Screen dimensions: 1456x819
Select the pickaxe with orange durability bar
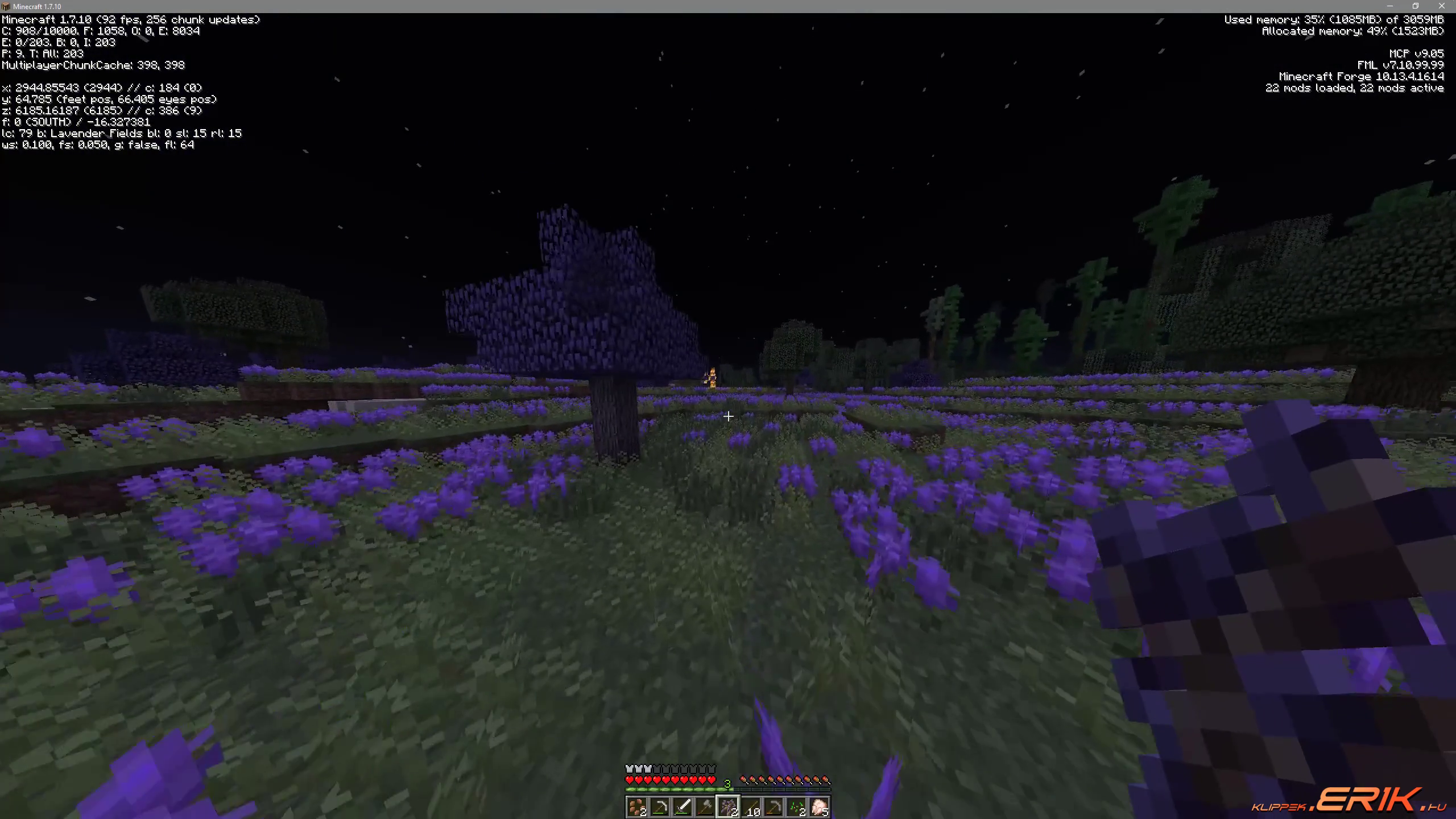(773, 806)
